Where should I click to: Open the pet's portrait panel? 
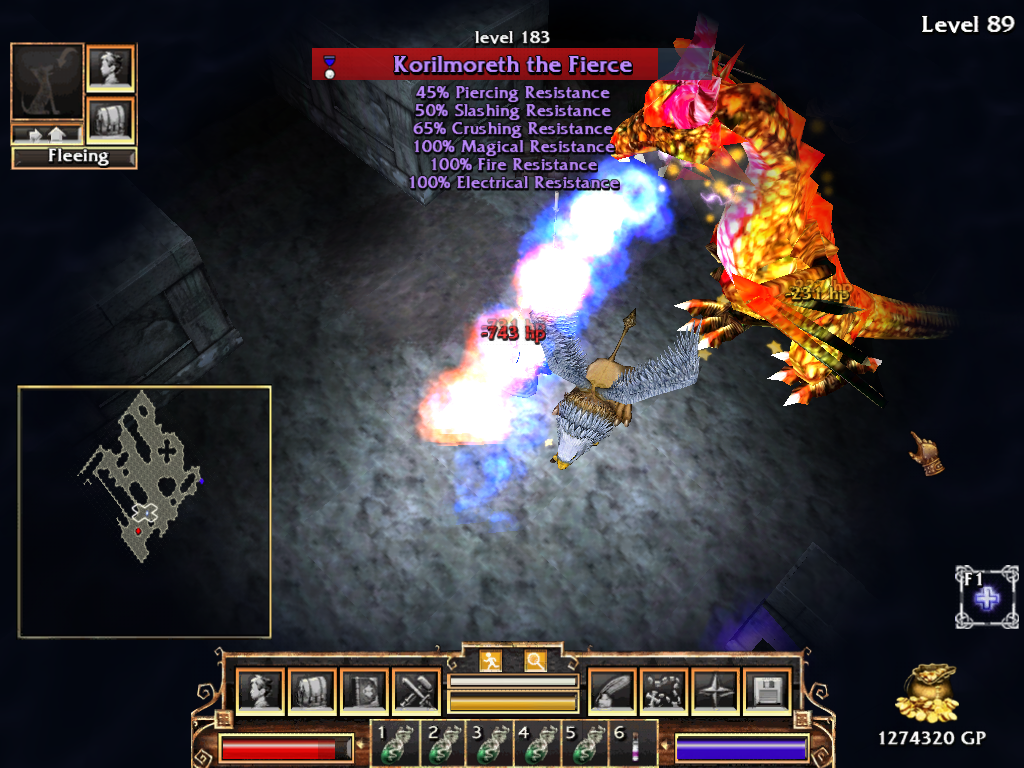pos(110,68)
